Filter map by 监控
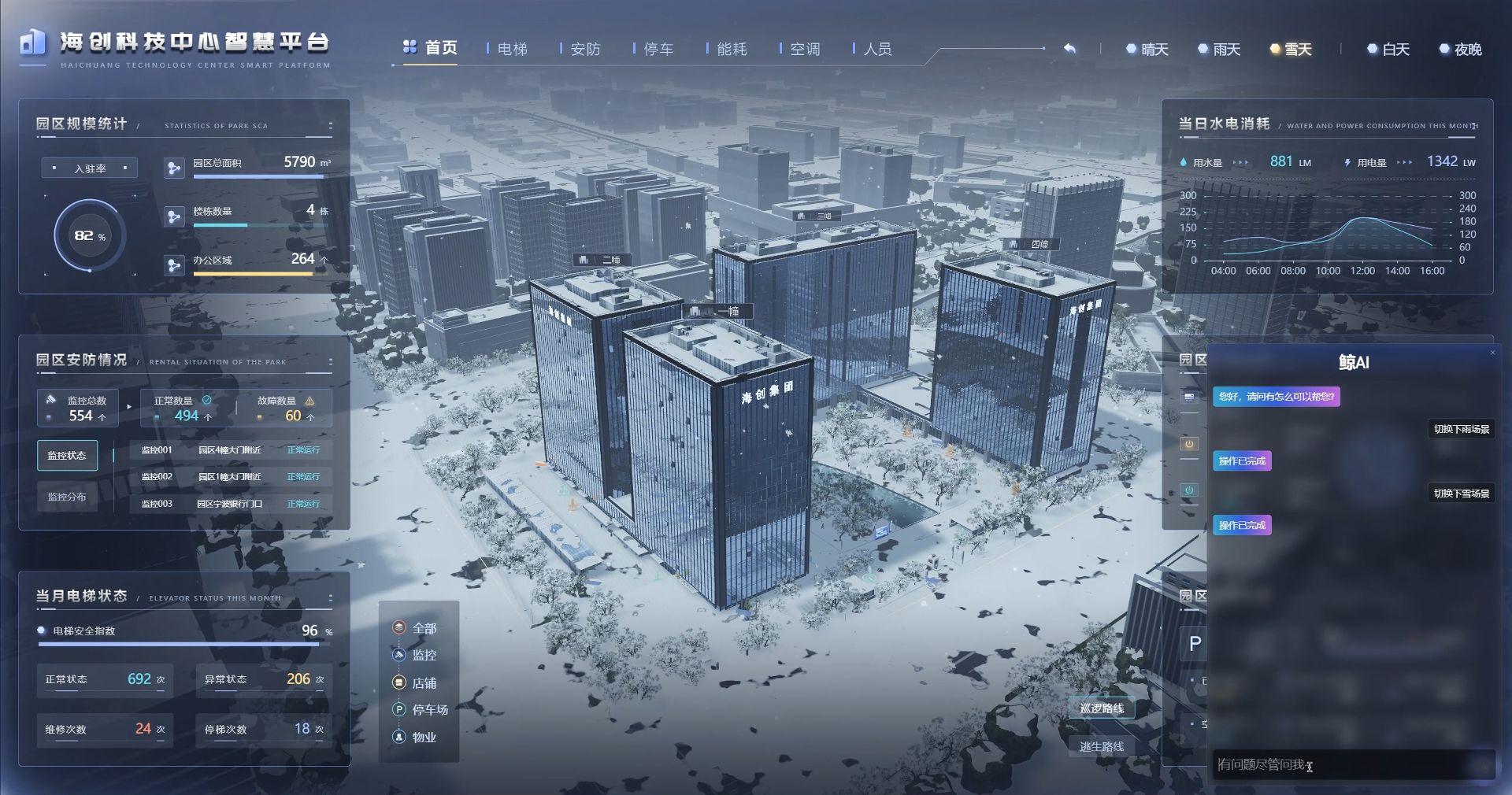The height and width of the screenshot is (795, 1512). click(x=424, y=655)
